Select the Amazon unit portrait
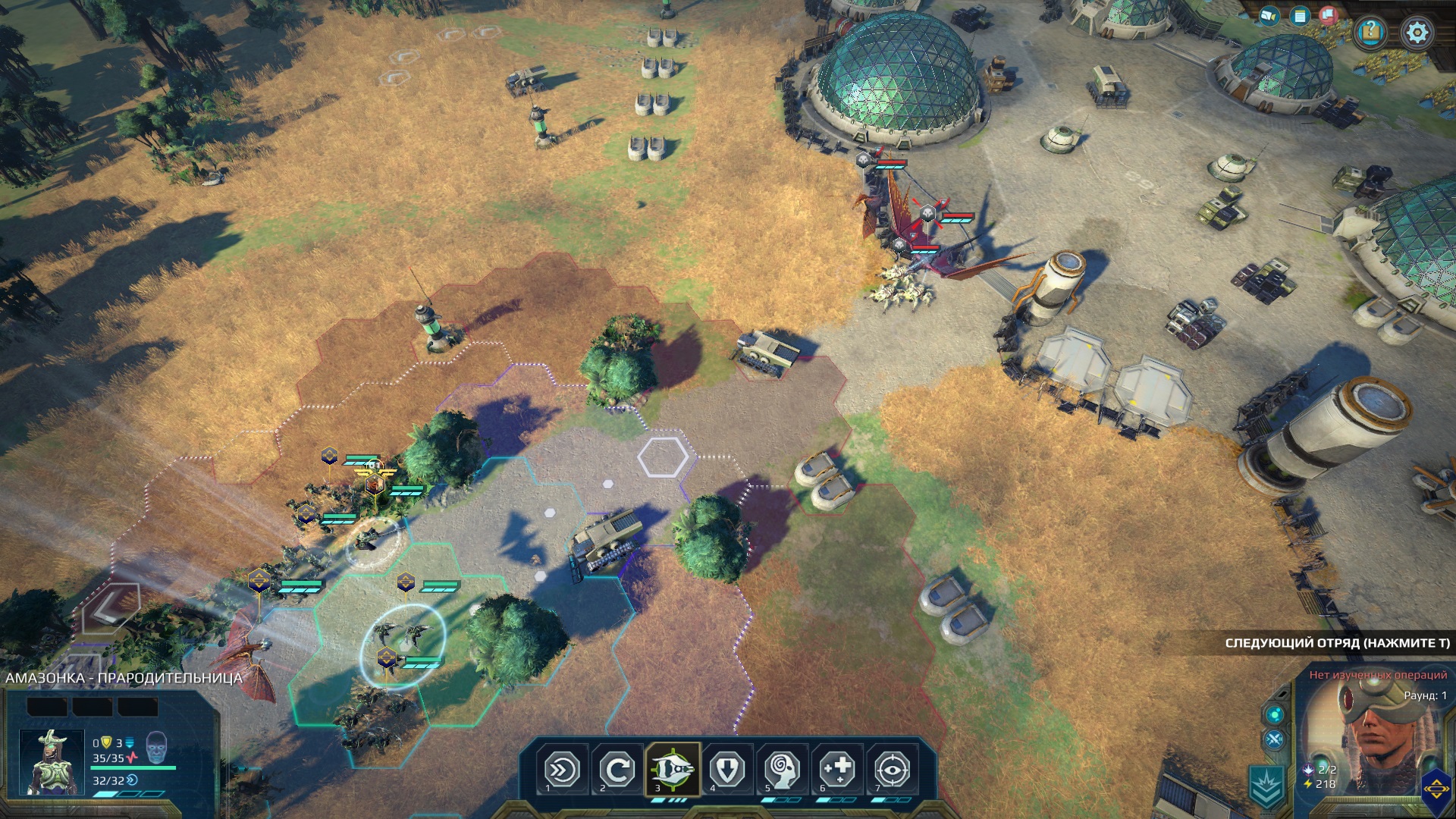This screenshot has width=1456, height=819. click(52, 761)
